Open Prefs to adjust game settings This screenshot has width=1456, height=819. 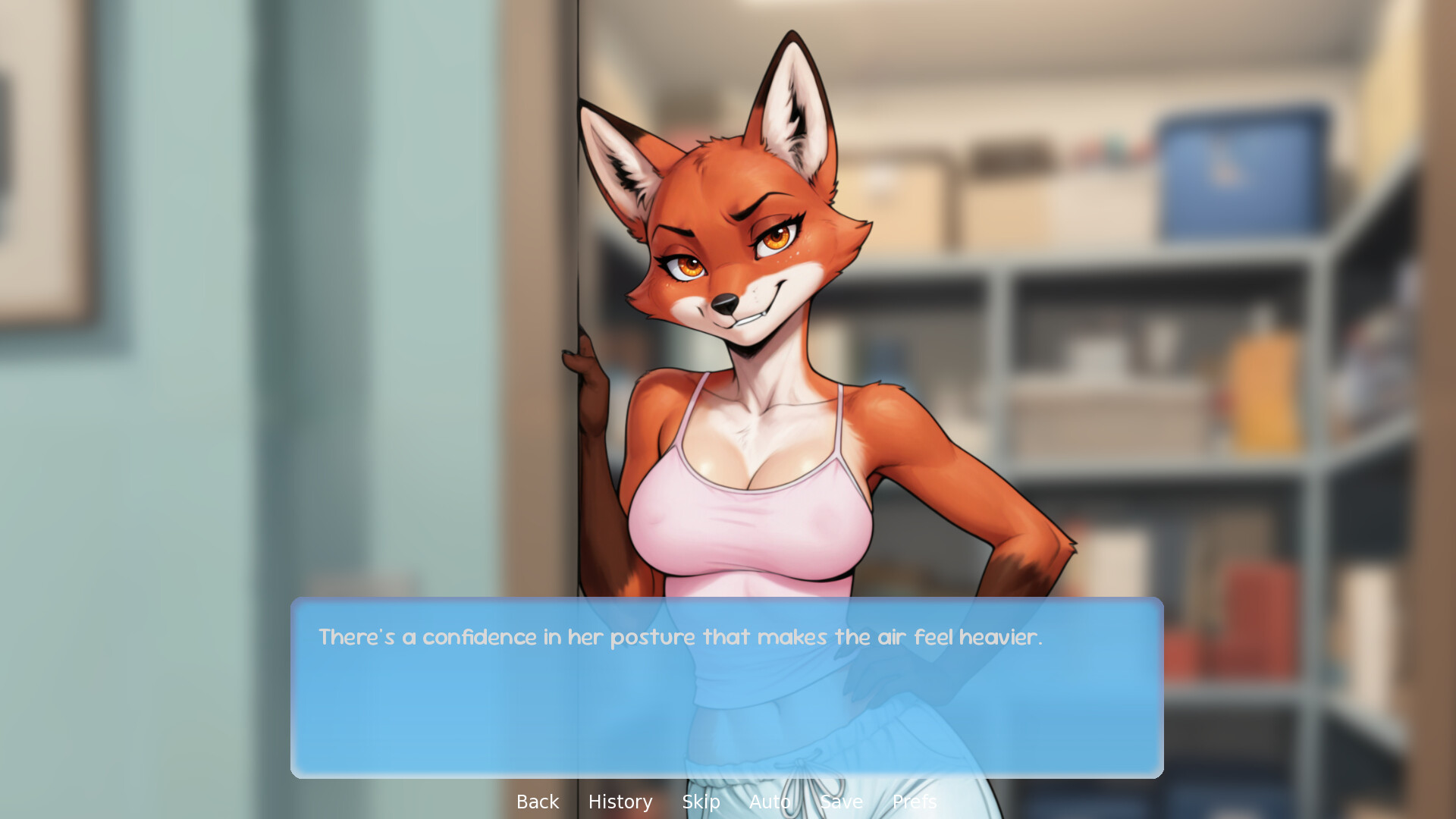[x=915, y=802]
